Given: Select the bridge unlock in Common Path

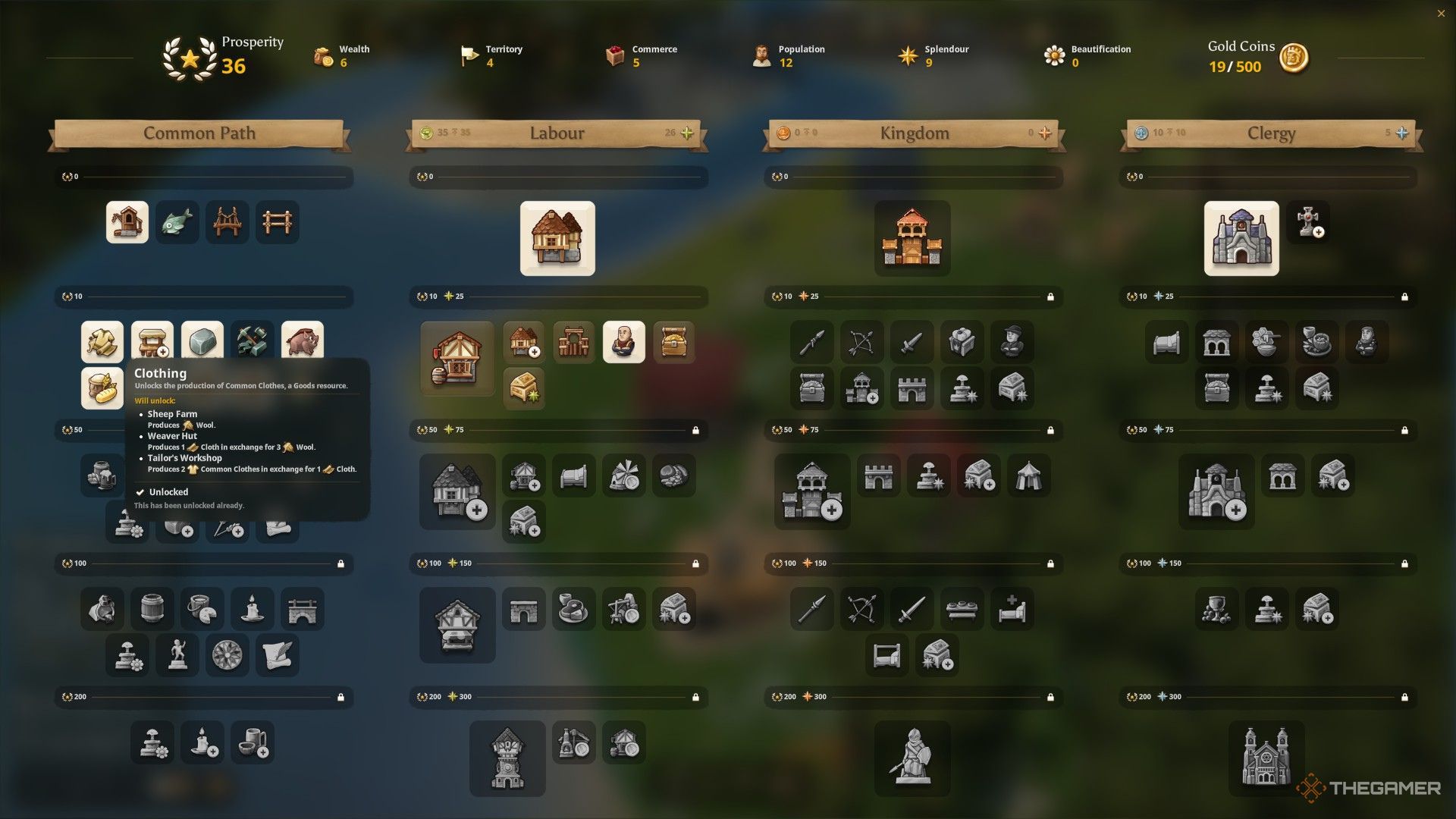Looking at the screenshot, I should (227, 221).
